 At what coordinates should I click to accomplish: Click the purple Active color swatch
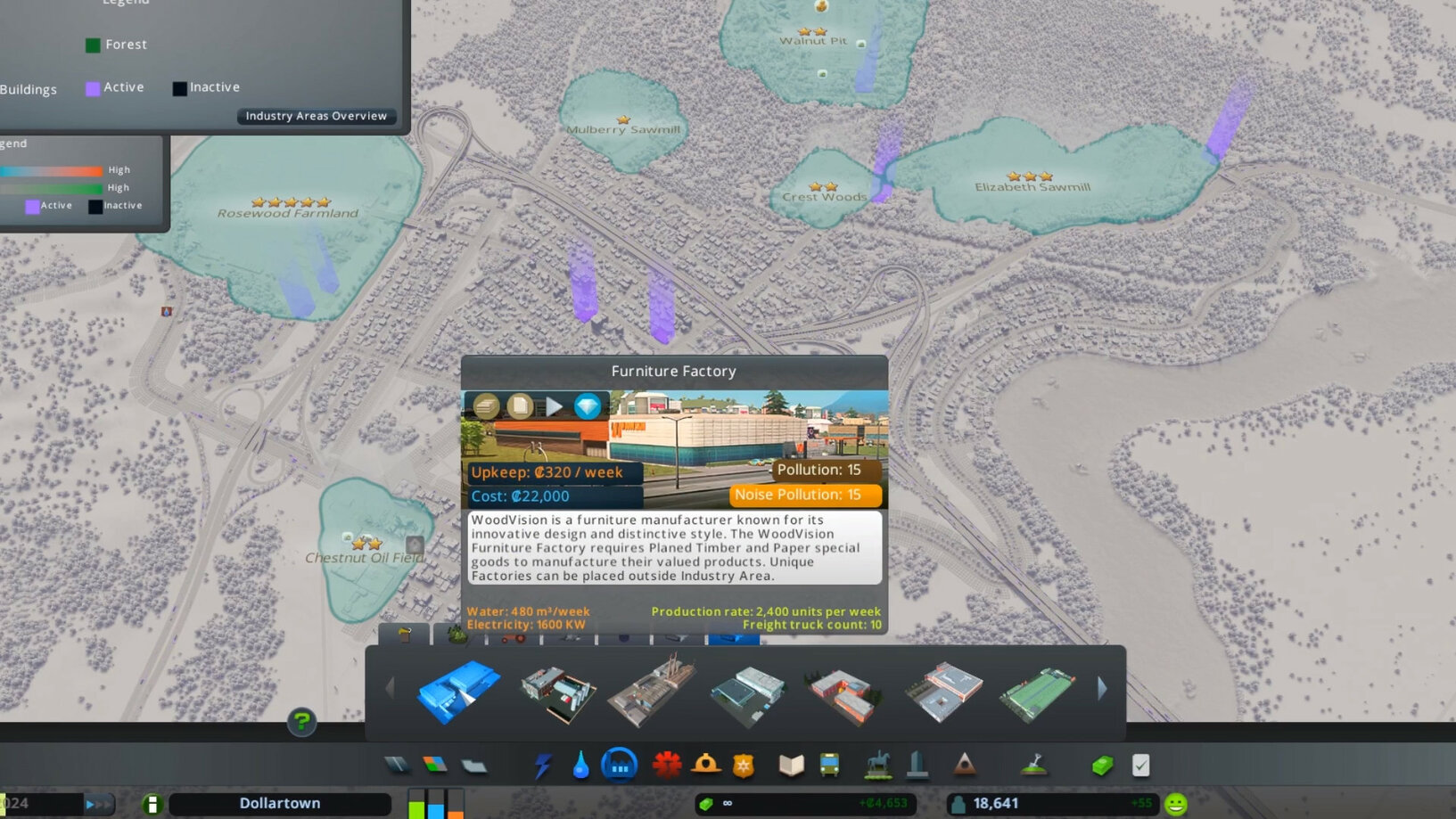point(30,205)
